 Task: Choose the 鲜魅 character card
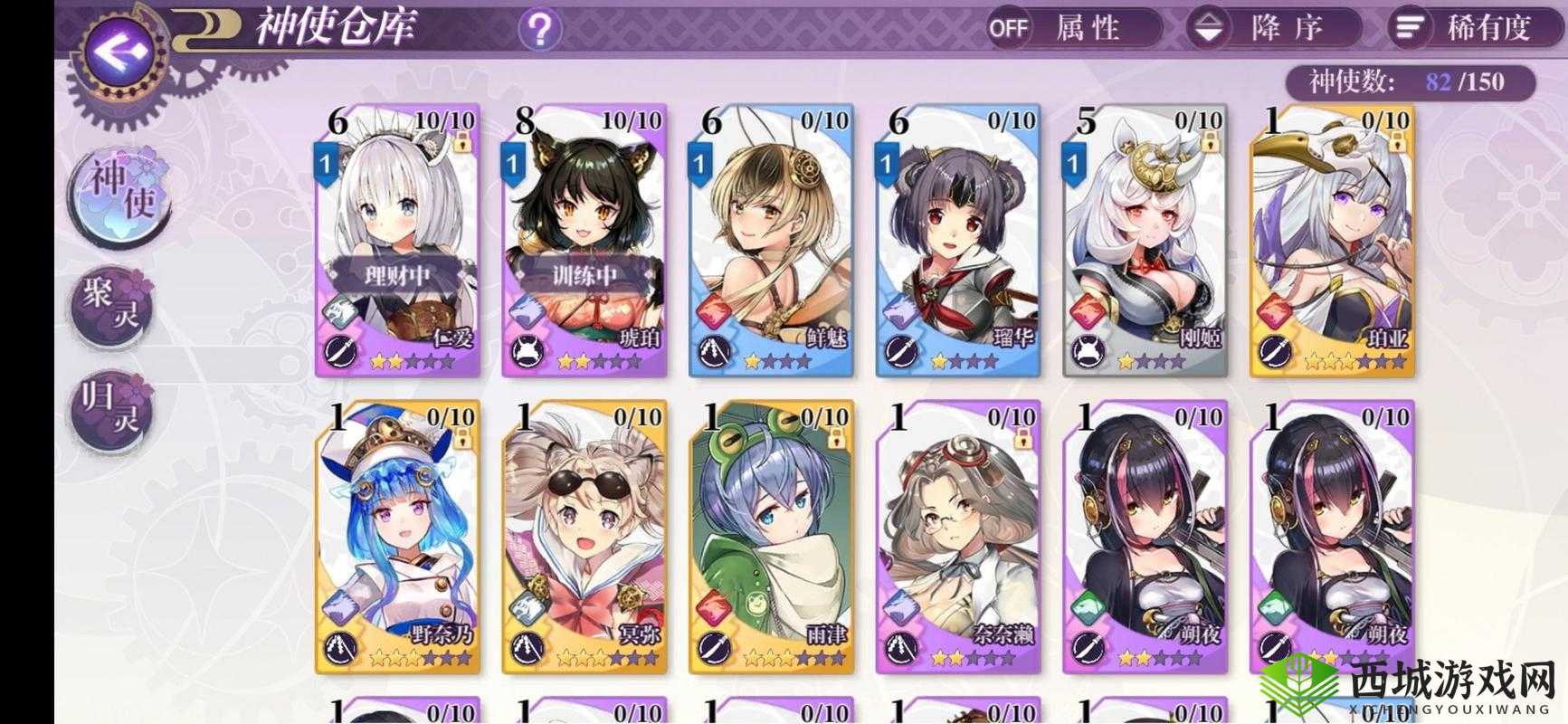(771, 240)
